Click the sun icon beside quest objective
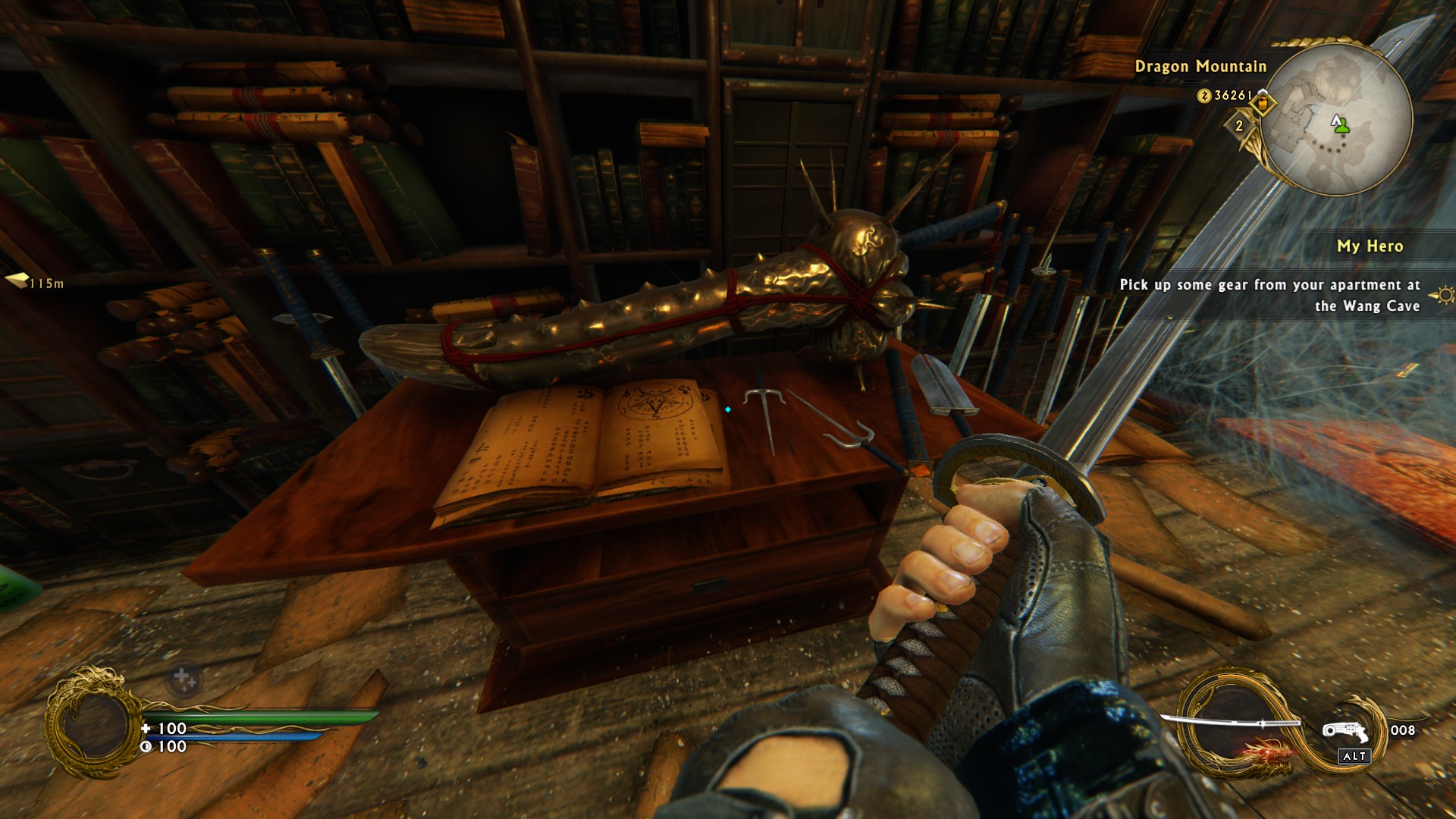 [x=1444, y=294]
